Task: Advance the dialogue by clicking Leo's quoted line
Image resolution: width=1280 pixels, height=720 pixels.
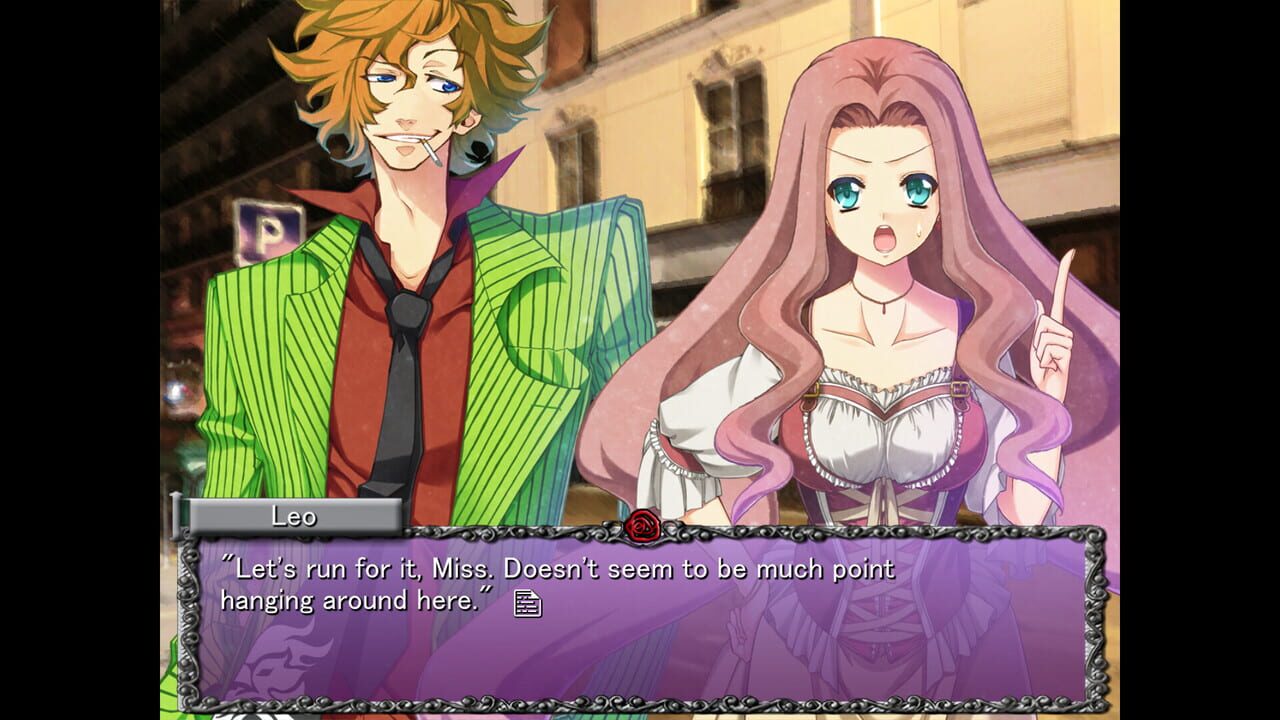Action: (560, 570)
